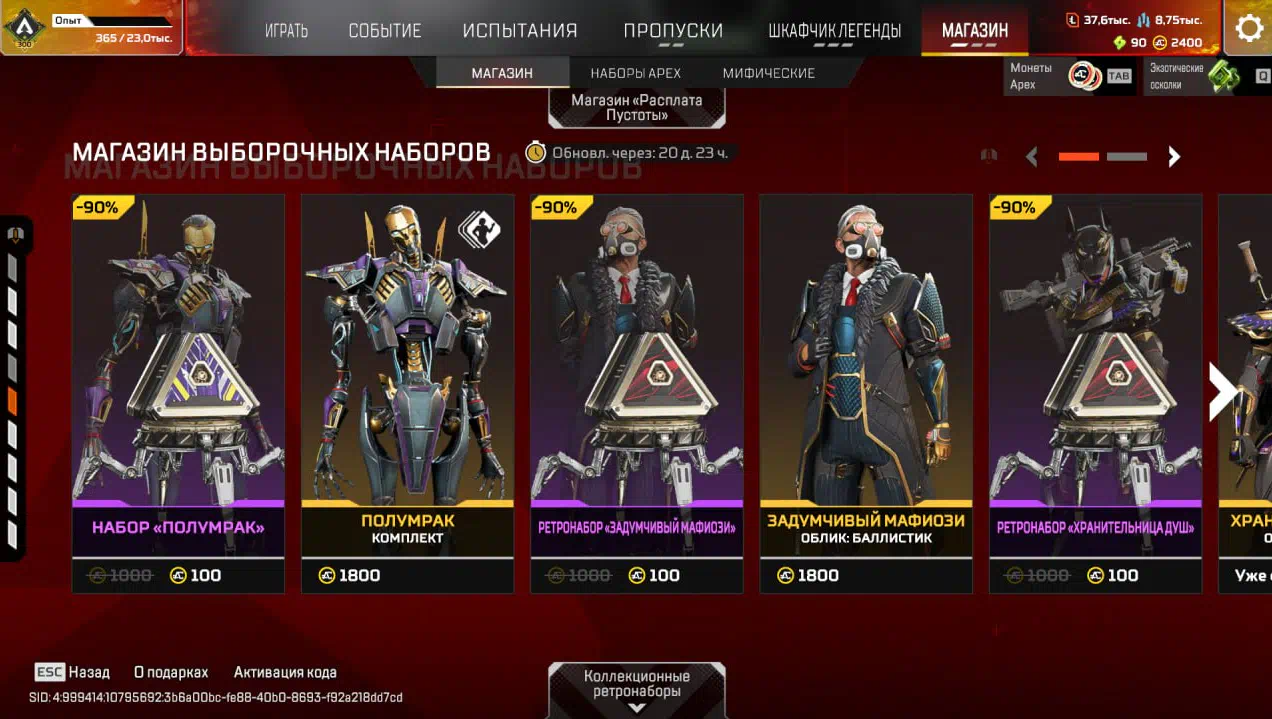Image resolution: width=1272 pixels, height=719 pixels.
Task: Open the ПРОПУСКИ tab
Action: pyautogui.click(x=673, y=31)
